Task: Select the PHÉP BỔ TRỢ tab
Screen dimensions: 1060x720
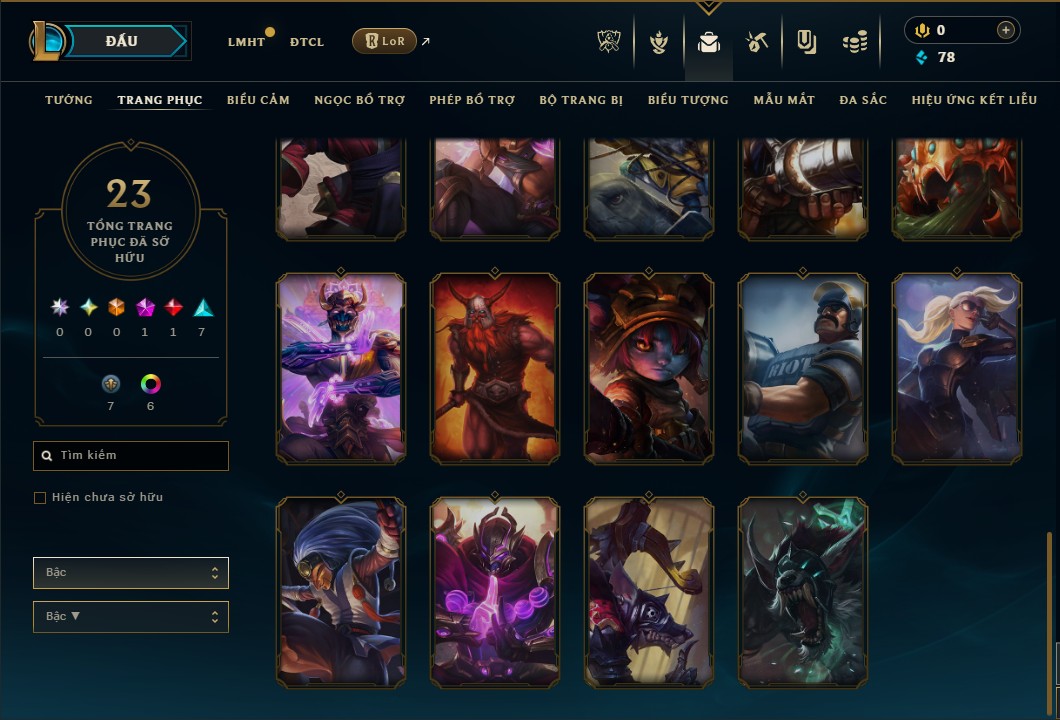Action: point(472,100)
